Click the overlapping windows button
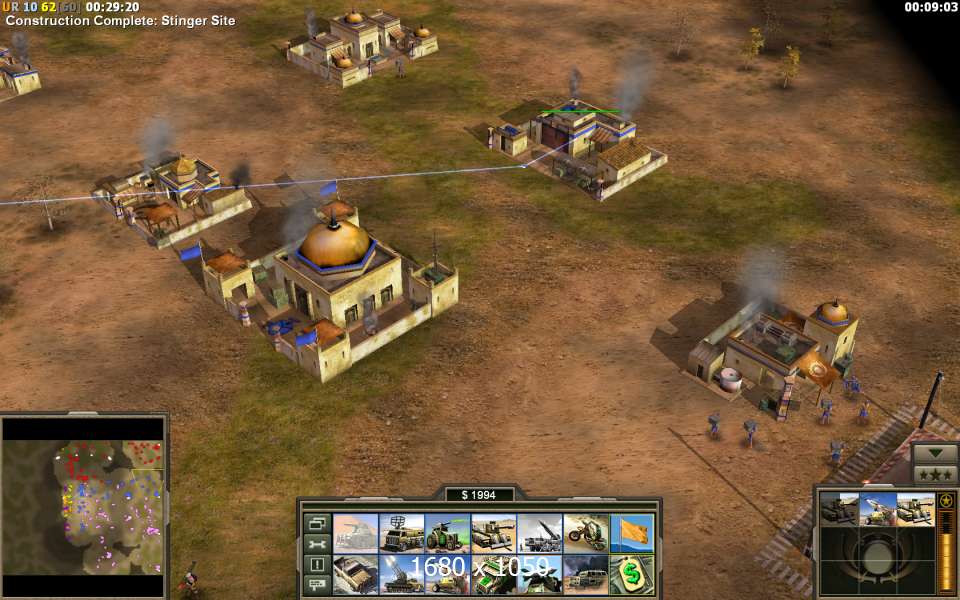The image size is (960, 600). (317, 524)
